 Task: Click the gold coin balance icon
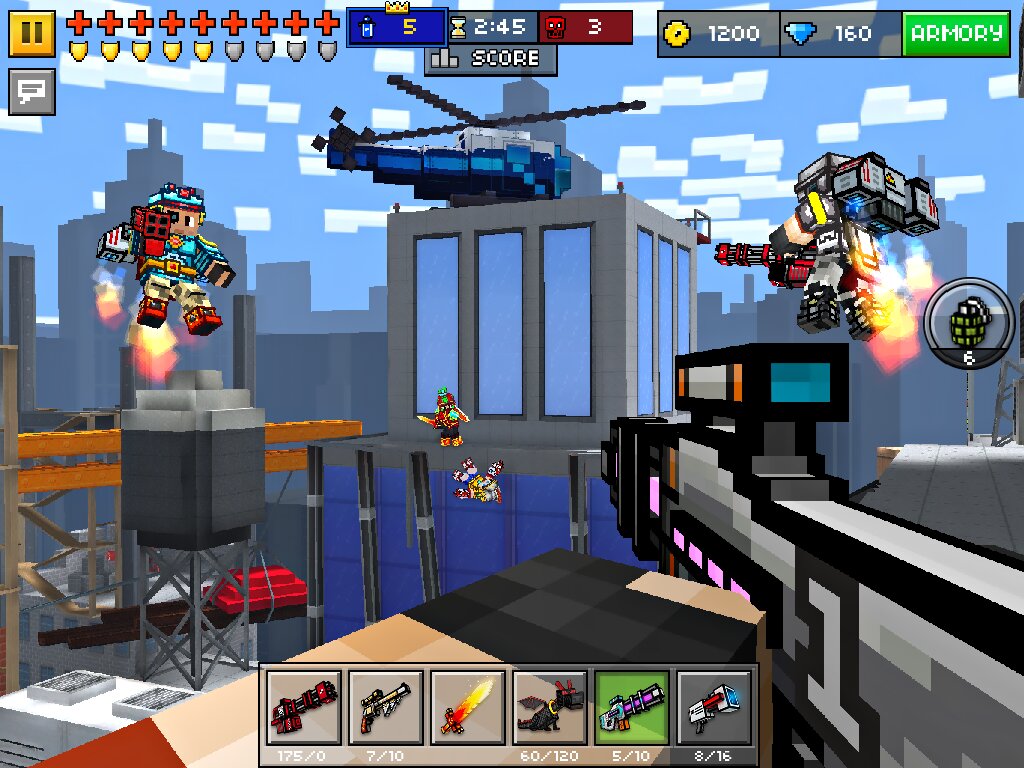click(x=679, y=34)
